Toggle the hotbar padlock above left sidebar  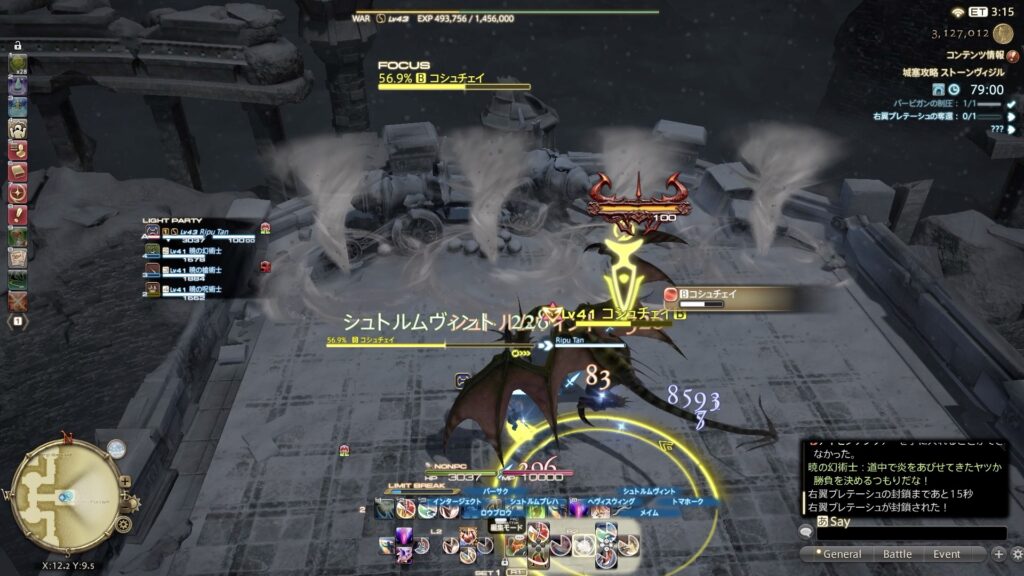coord(18,45)
